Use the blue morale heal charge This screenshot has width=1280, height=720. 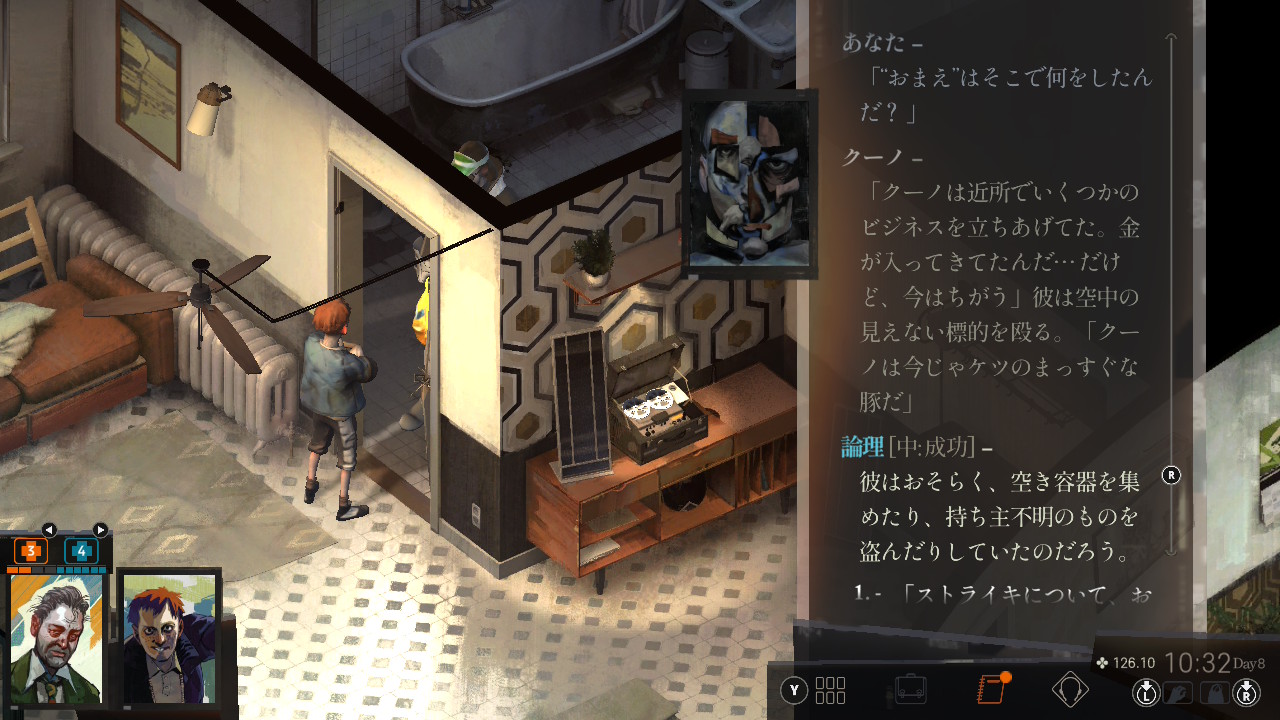pos(81,550)
